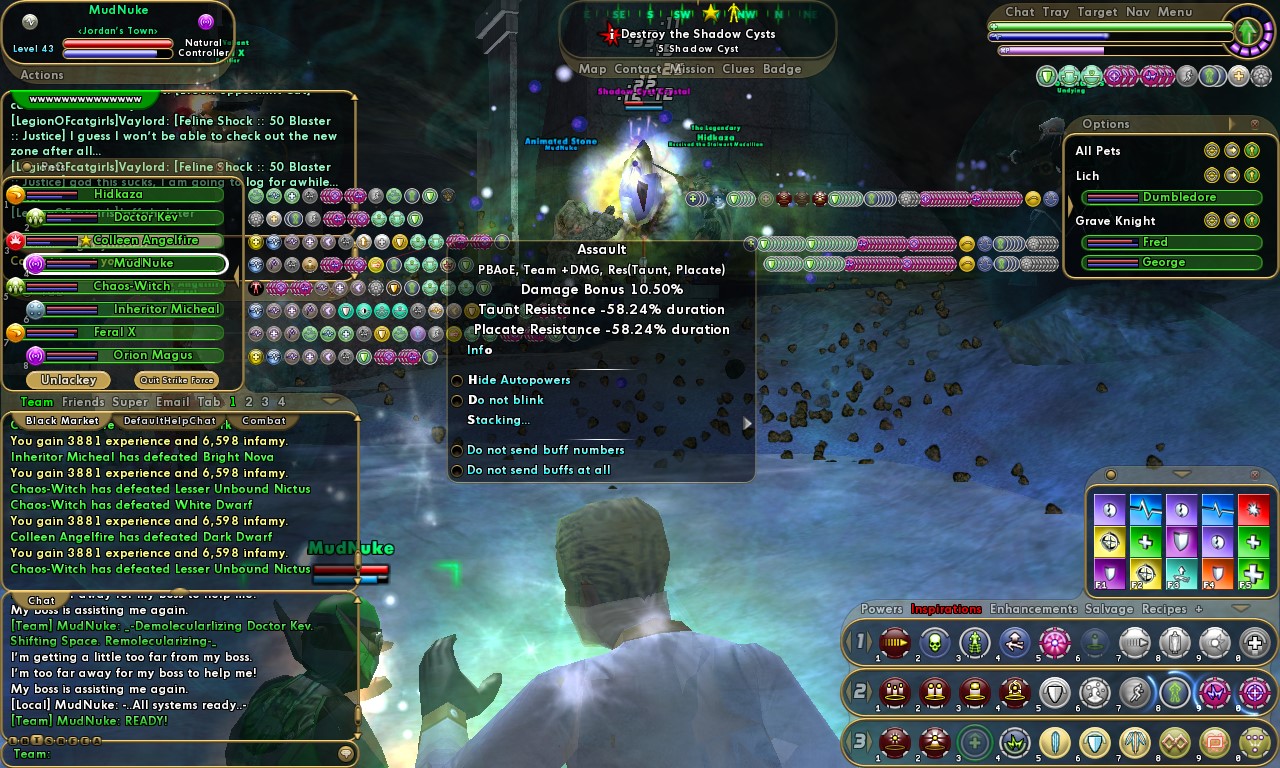
Task: Quit the Strike Force
Action: pos(176,380)
